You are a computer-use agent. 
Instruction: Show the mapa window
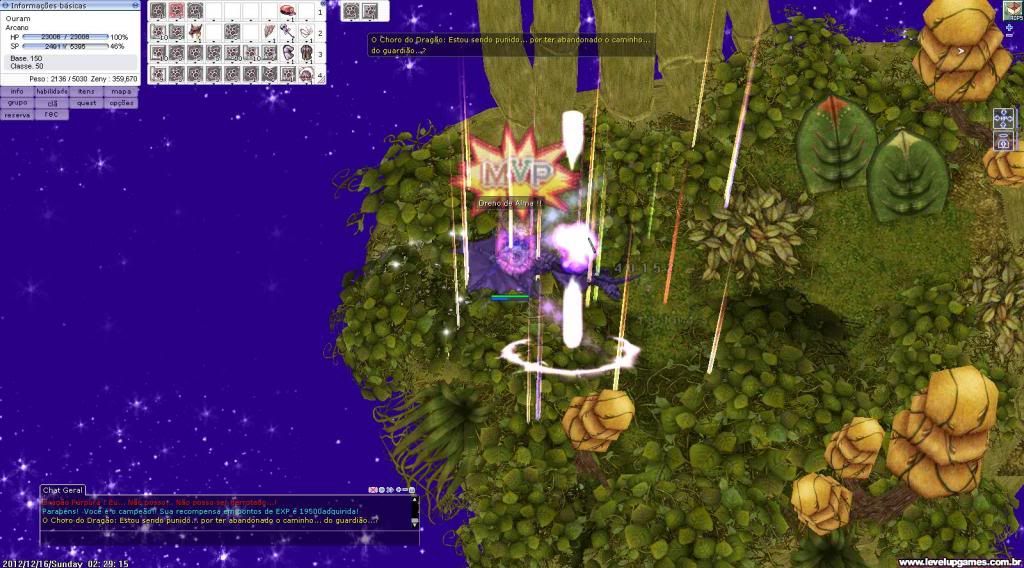[x=120, y=91]
